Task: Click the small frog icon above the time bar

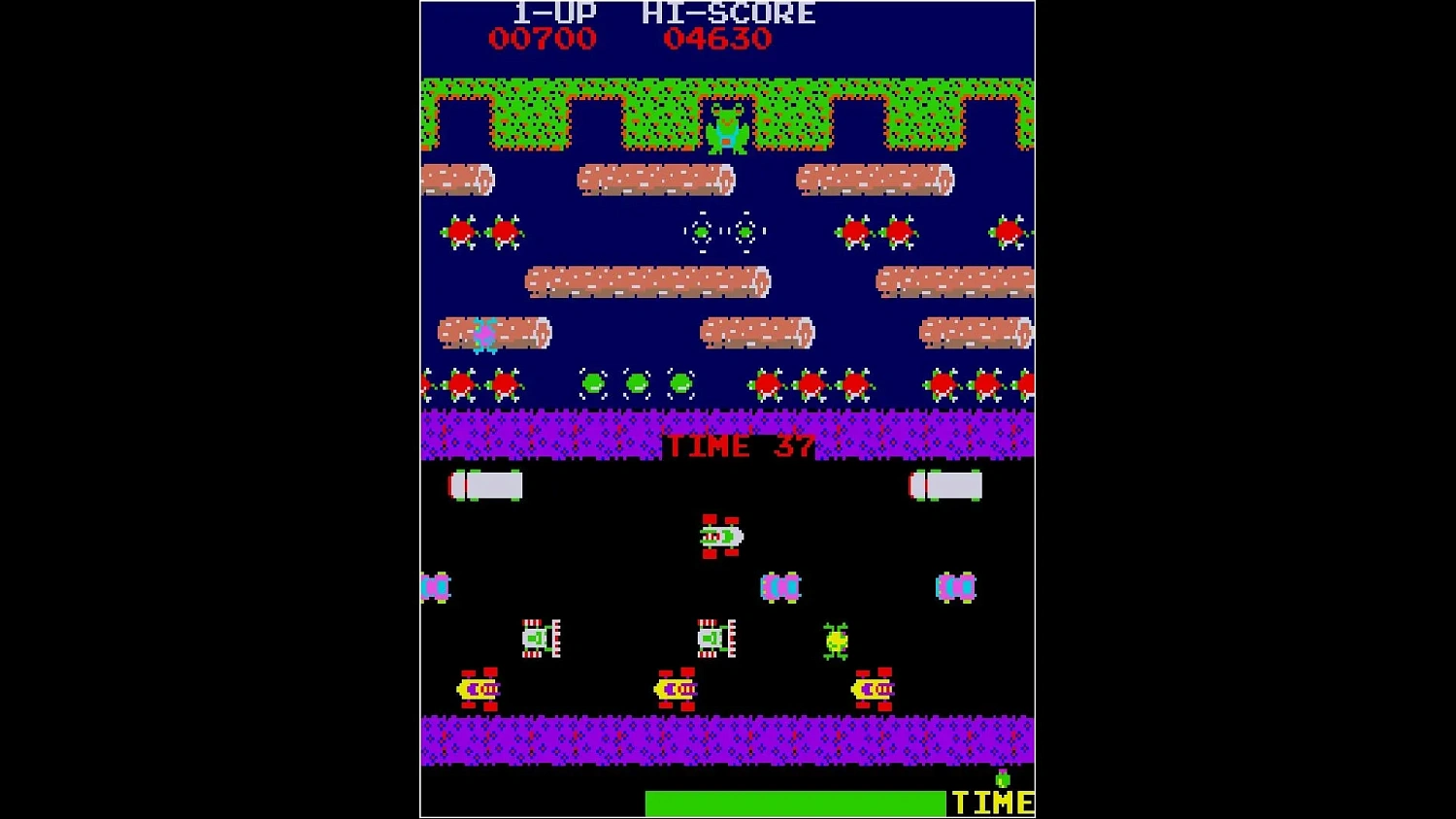Action: pos(1002,776)
